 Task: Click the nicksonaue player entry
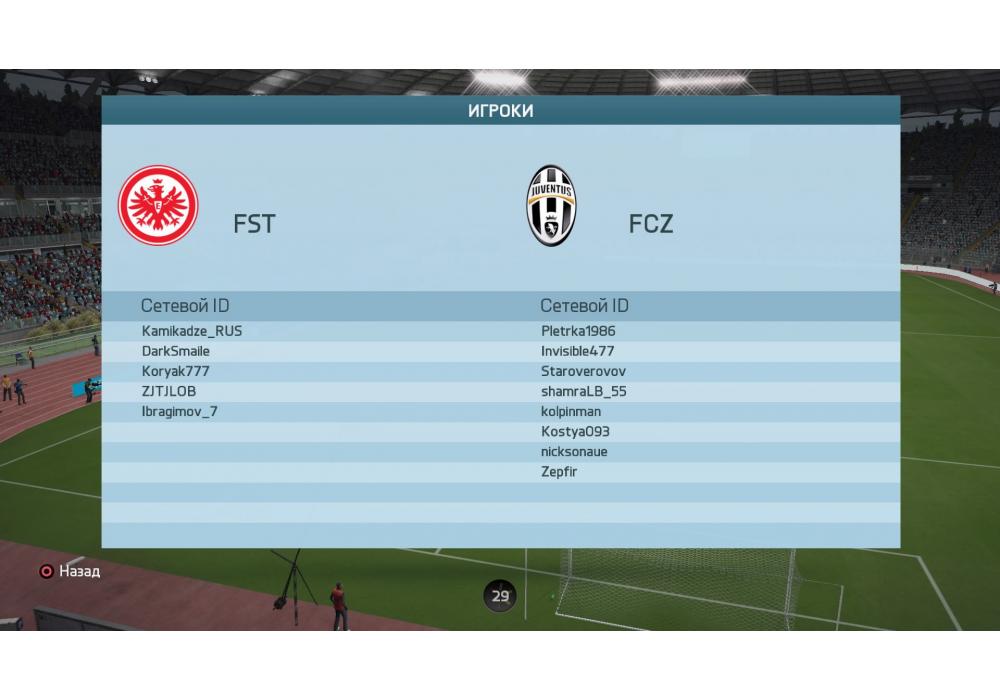pyautogui.click(x=574, y=451)
